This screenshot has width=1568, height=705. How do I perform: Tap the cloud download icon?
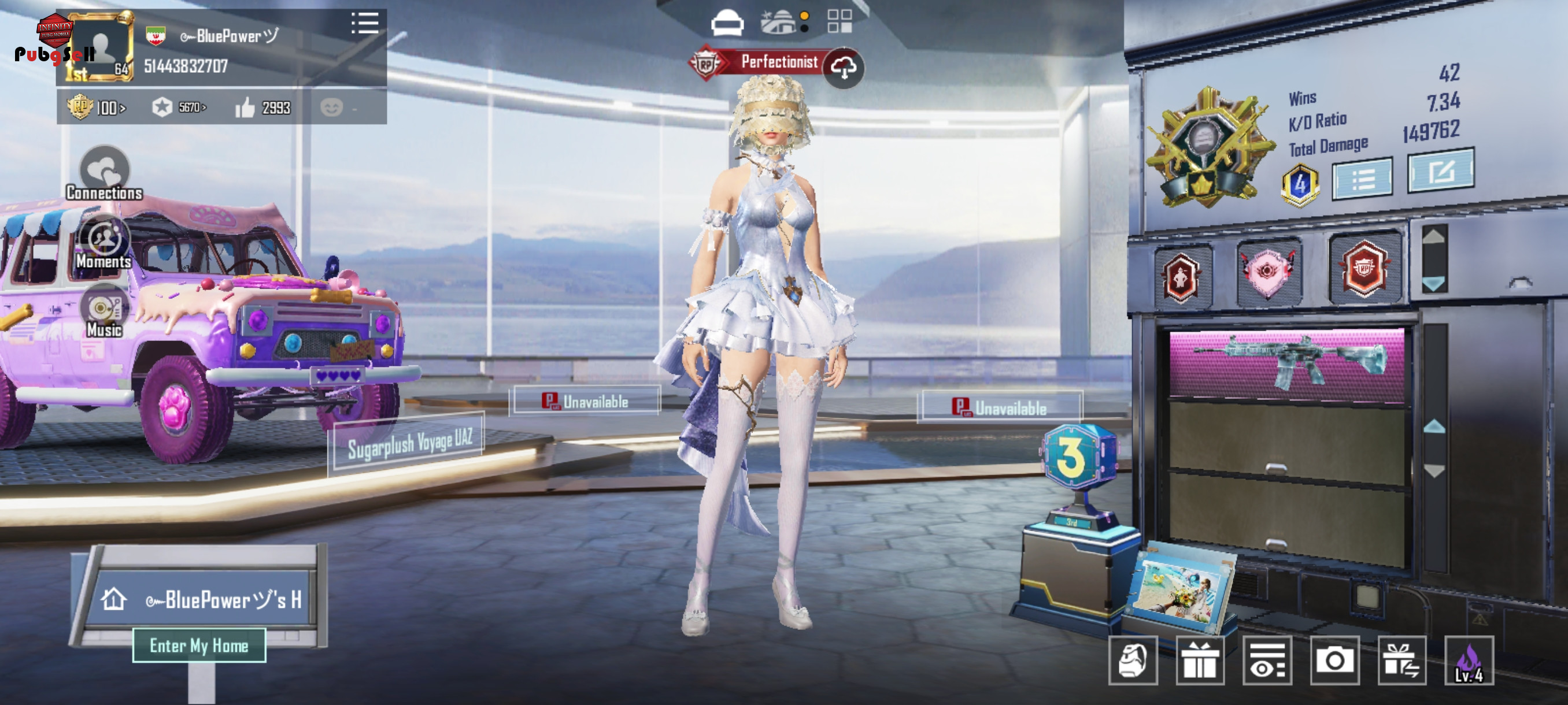(x=843, y=68)
